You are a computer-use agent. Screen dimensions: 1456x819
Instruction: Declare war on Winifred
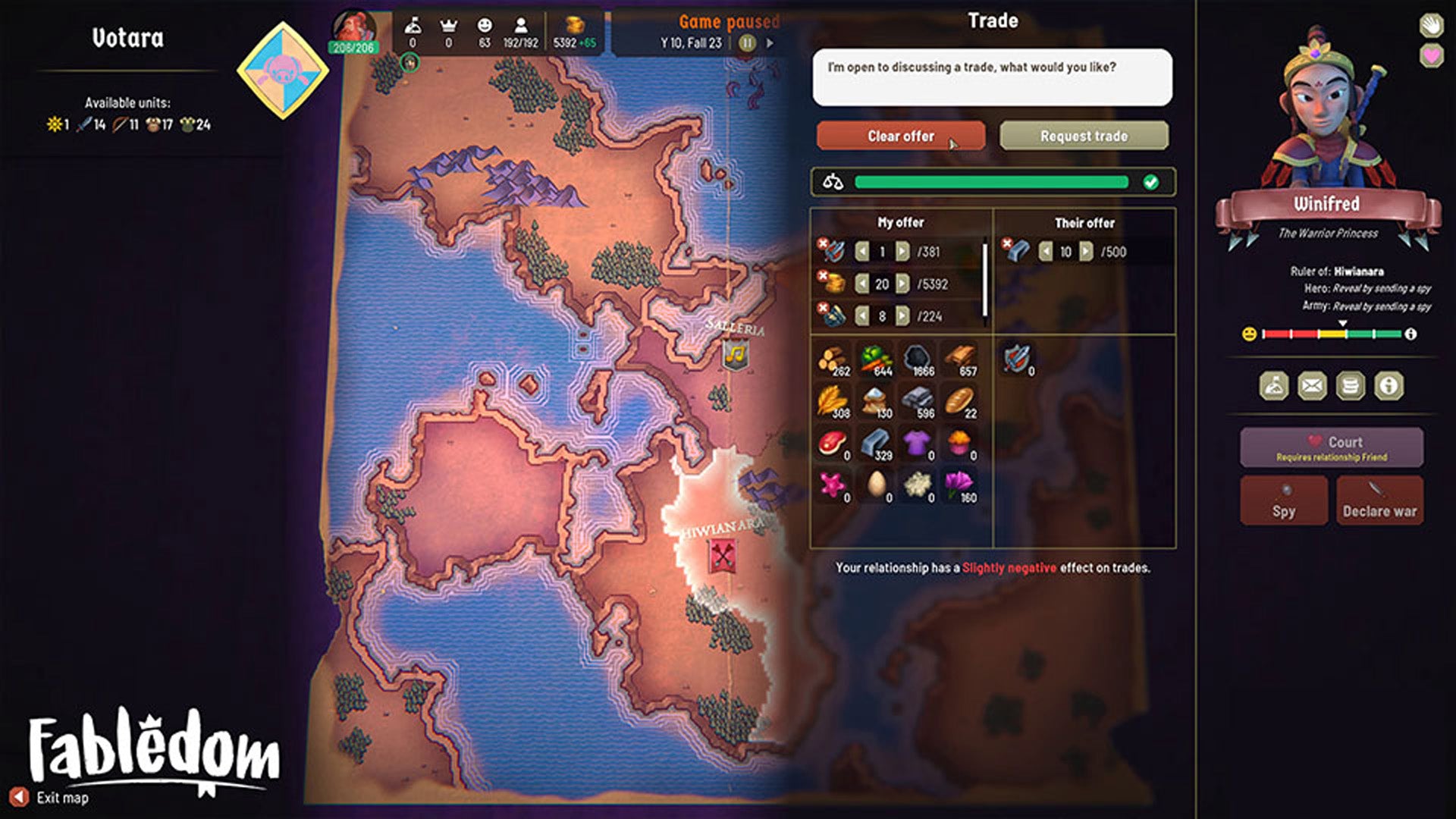pos(1379,500)
